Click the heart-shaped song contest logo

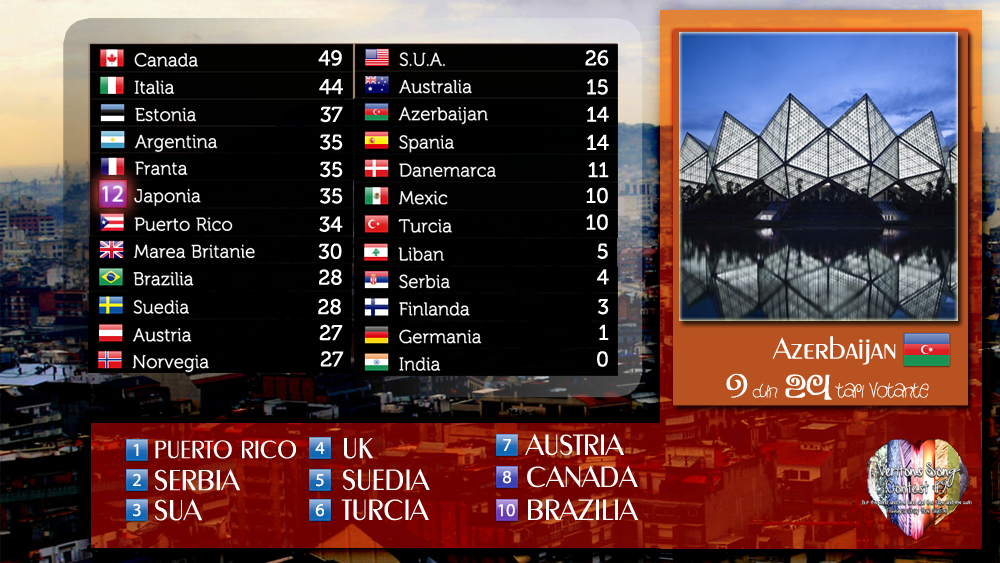916,485
